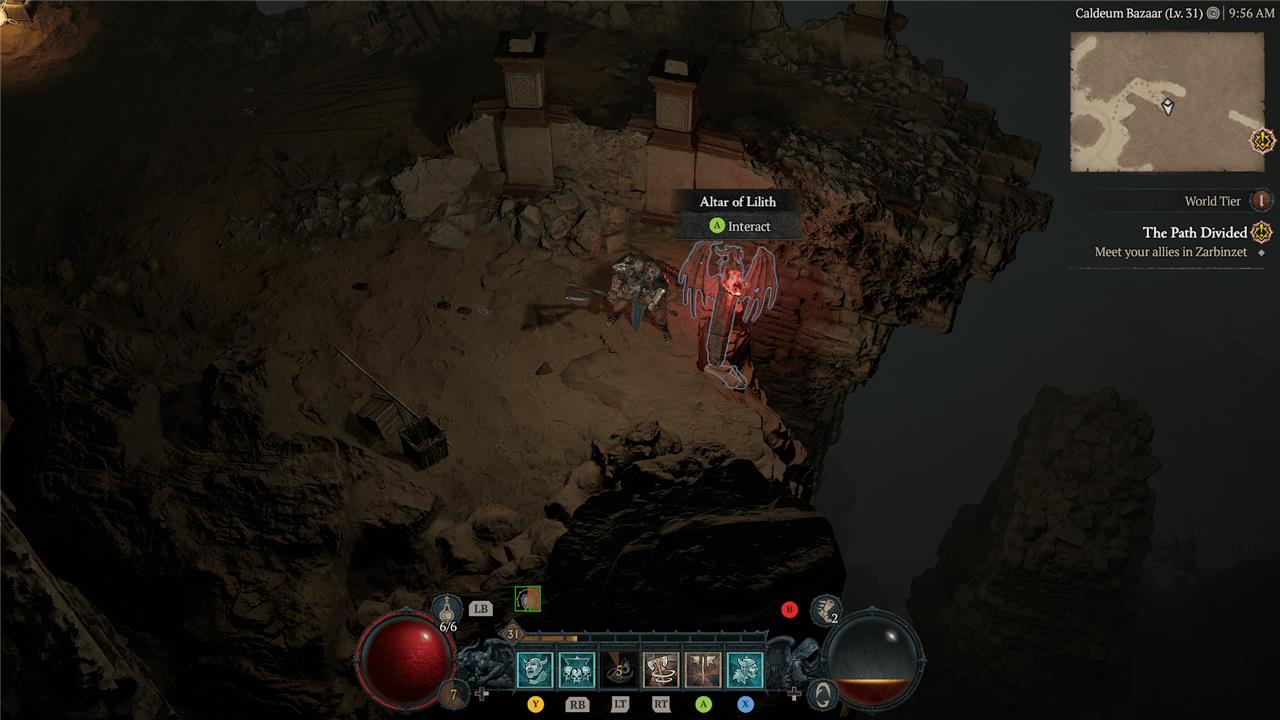This screenshot has width=1280, height=720.
Task: Click the Altar of Lilith Interact prompt
Action: 738,226
